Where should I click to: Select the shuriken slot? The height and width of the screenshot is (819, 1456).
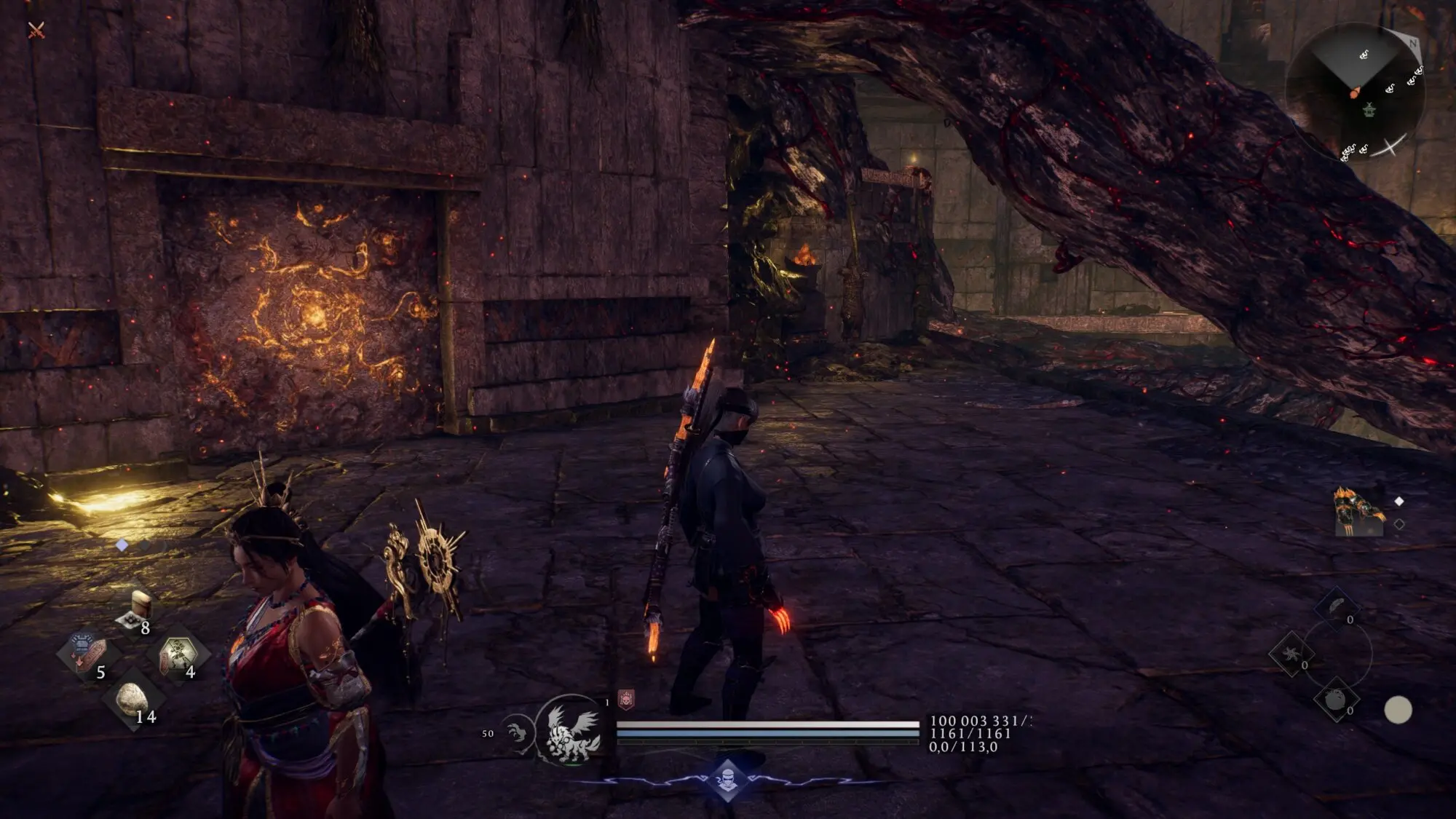point(1291,653)
